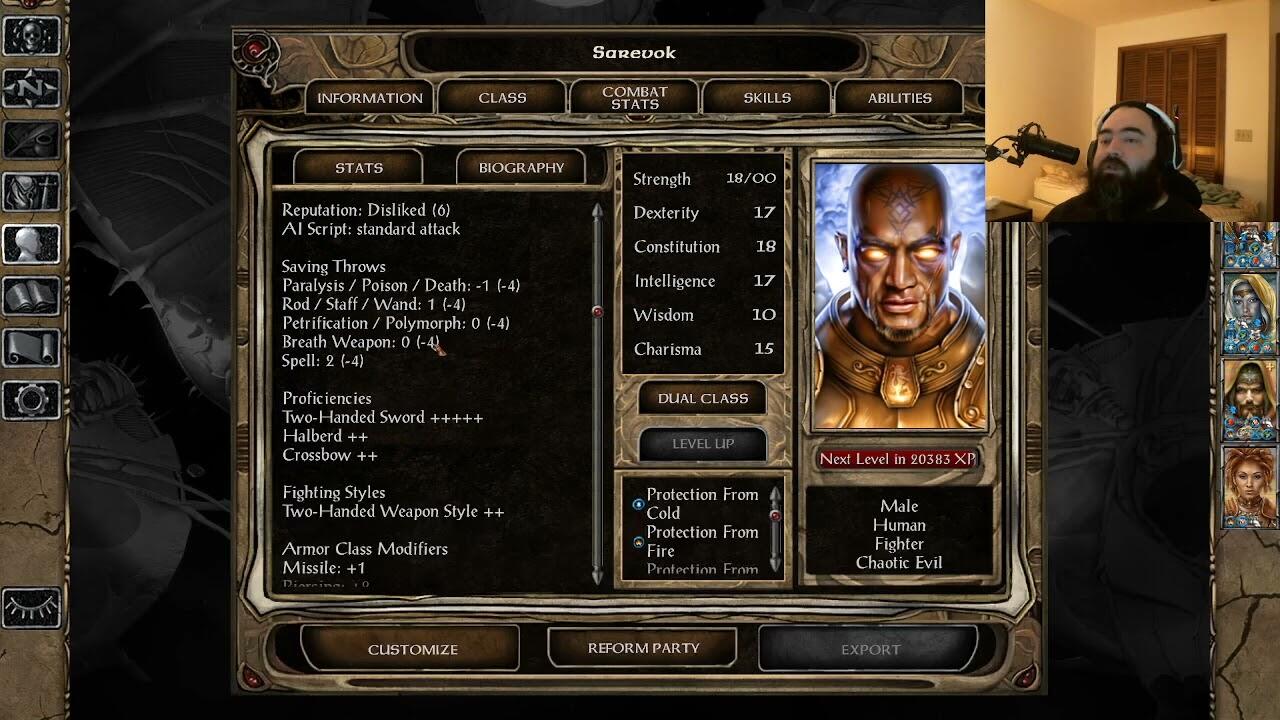Select the bearded hooded man portrait
This screenshot has height=720, width=1280.
click(1249, 400)
